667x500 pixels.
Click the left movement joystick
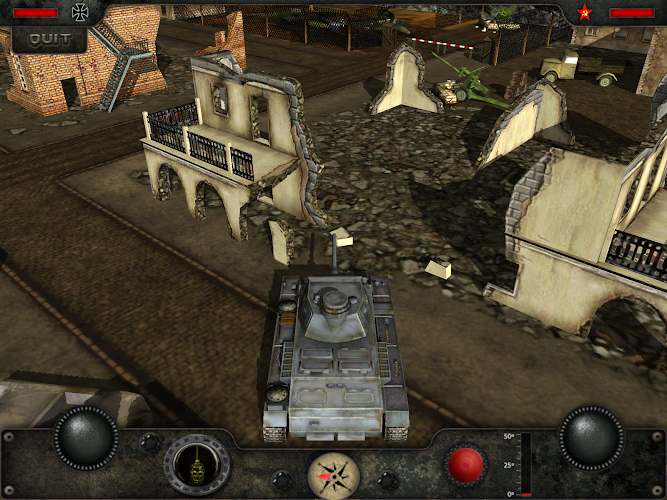click(86, 437)
